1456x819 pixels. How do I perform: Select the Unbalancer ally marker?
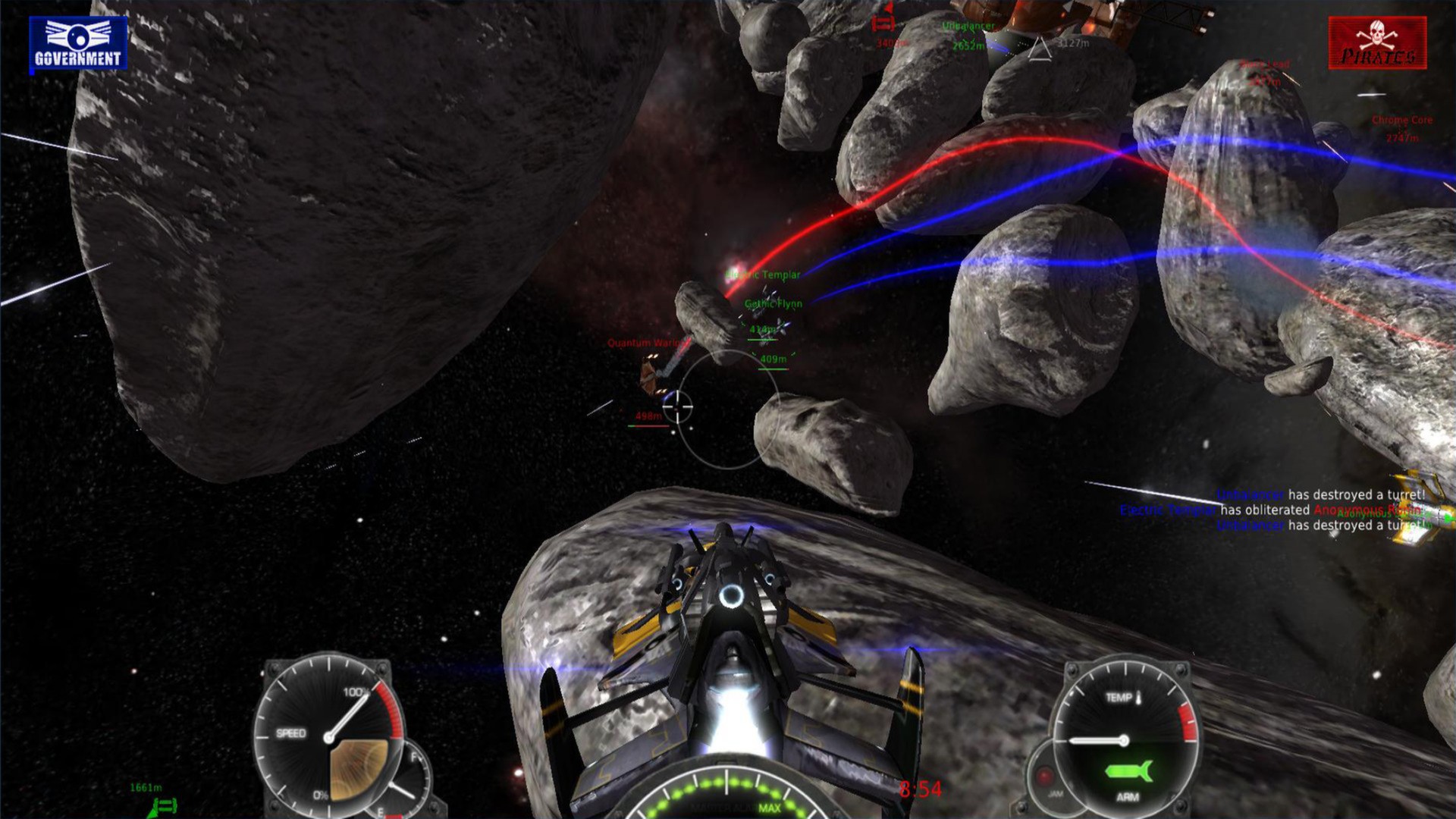[968, 27]
